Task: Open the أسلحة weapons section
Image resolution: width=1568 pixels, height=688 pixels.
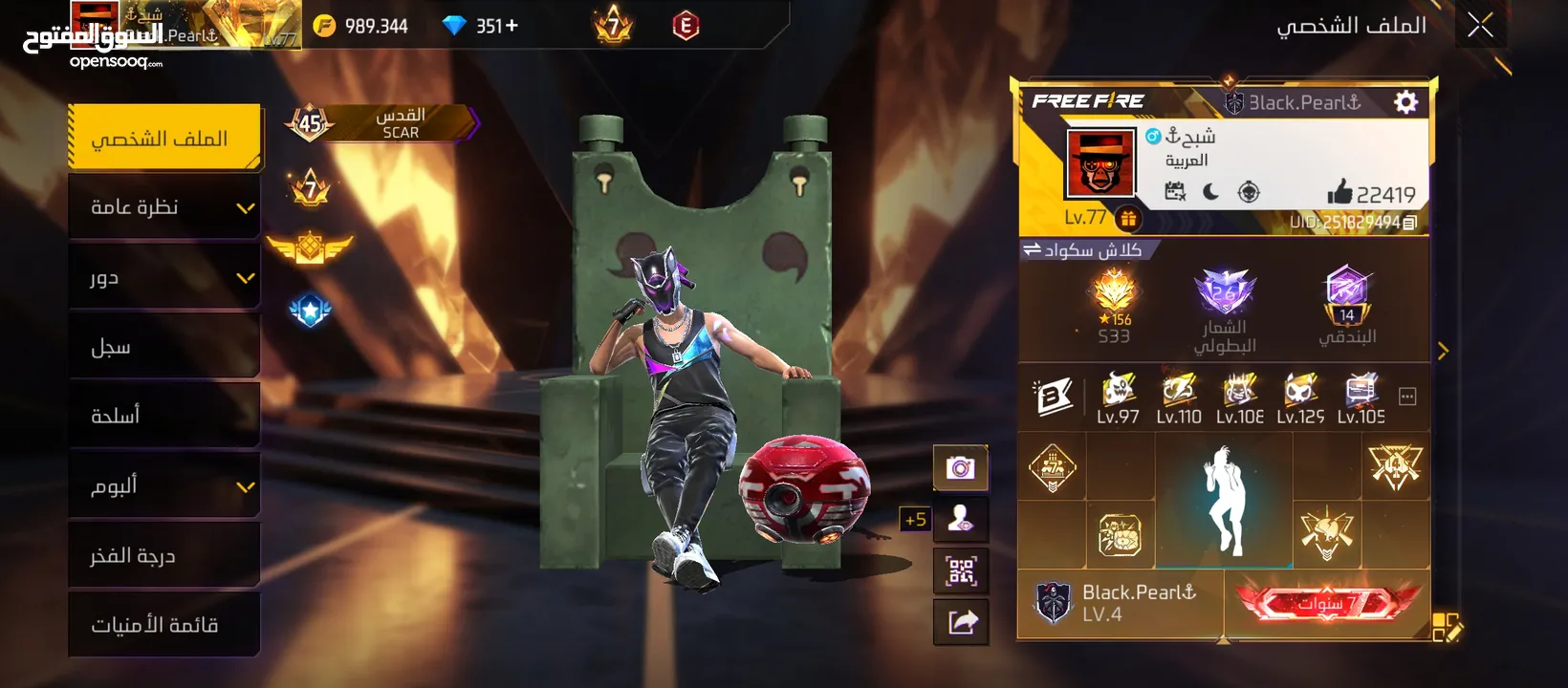Action: (x=164, y=416)
